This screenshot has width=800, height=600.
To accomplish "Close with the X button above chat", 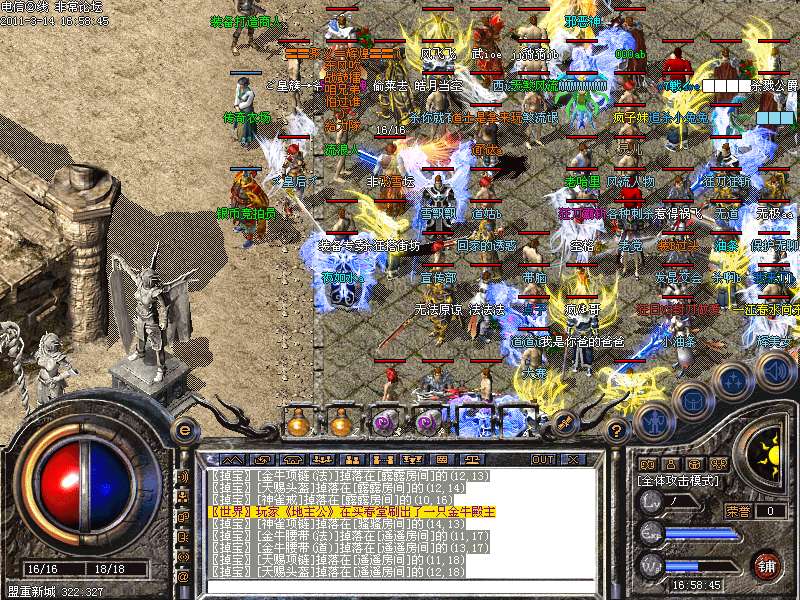I will point(573,459).
